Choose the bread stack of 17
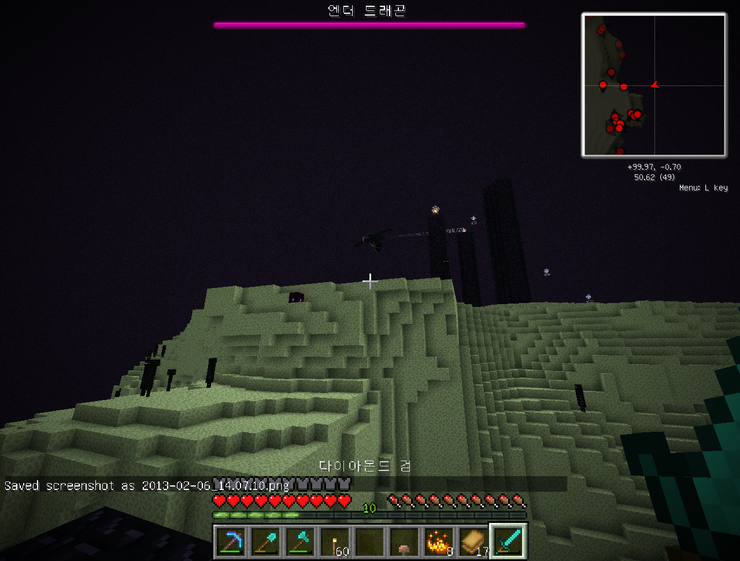This screenshot has width=740, height=561. 474,541
